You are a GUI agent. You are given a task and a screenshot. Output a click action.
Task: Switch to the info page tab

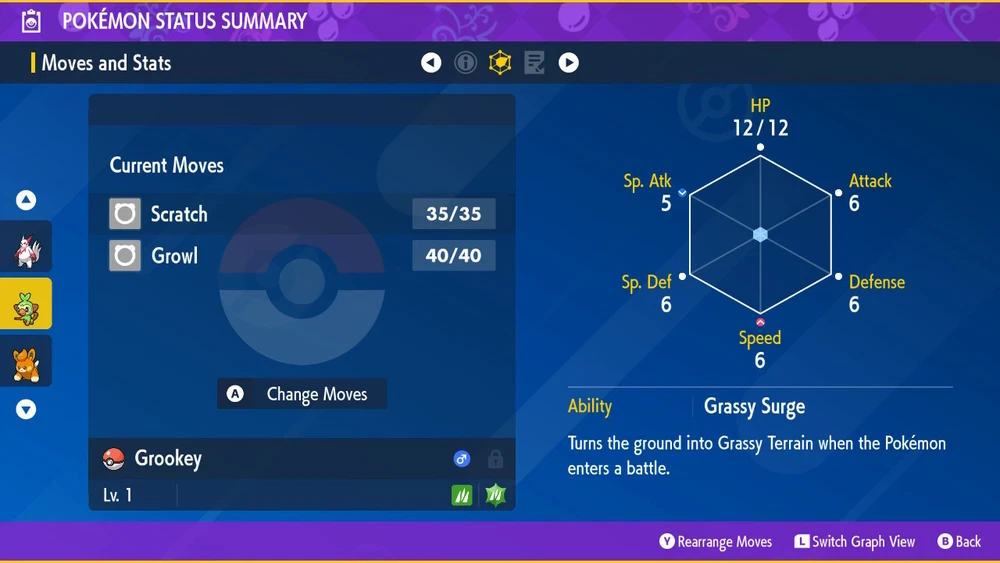465,63
